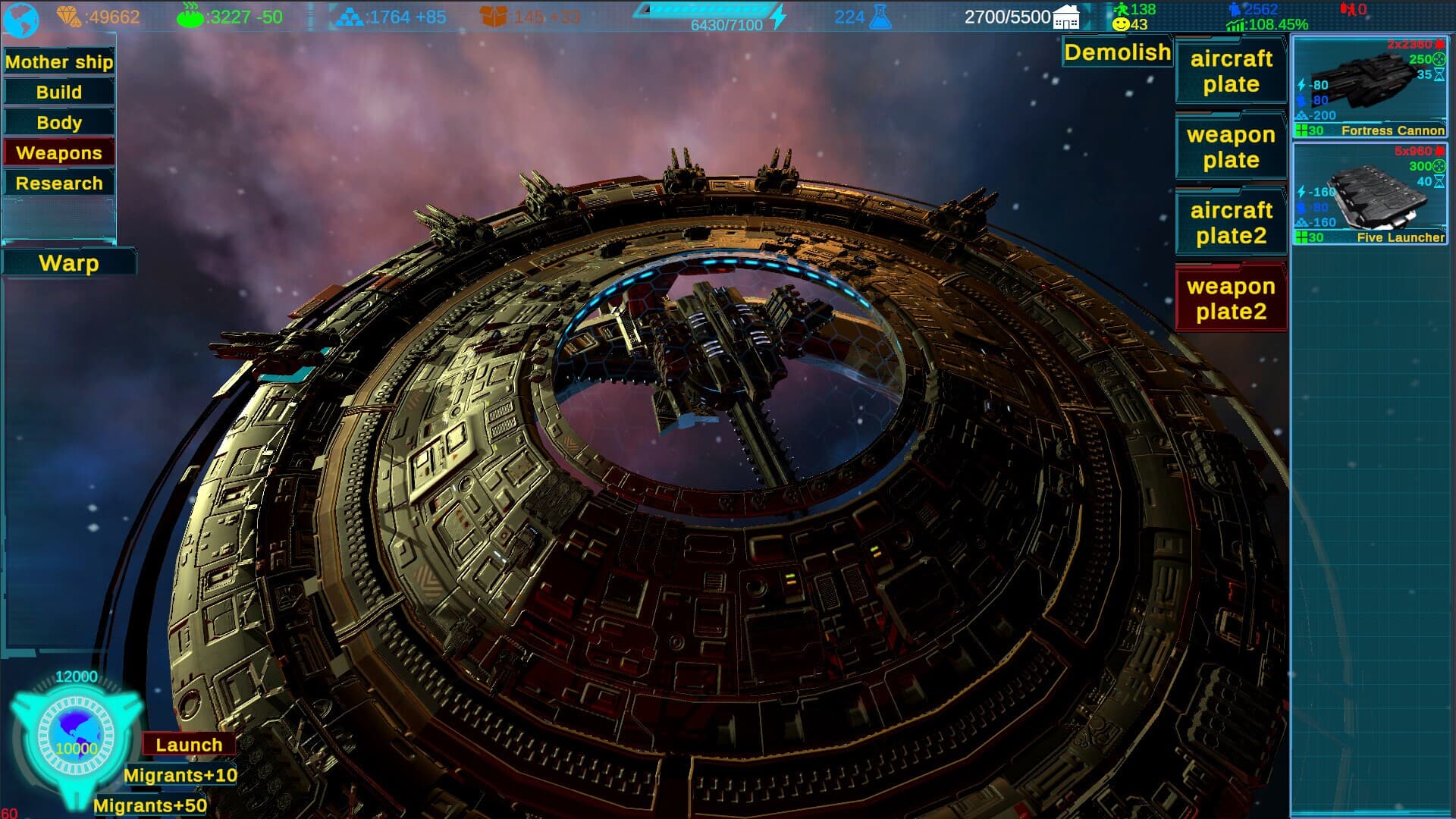Toggle the weapon plate2 overlay
The height and width of the screenshot is (819, 1456).
1230,298
